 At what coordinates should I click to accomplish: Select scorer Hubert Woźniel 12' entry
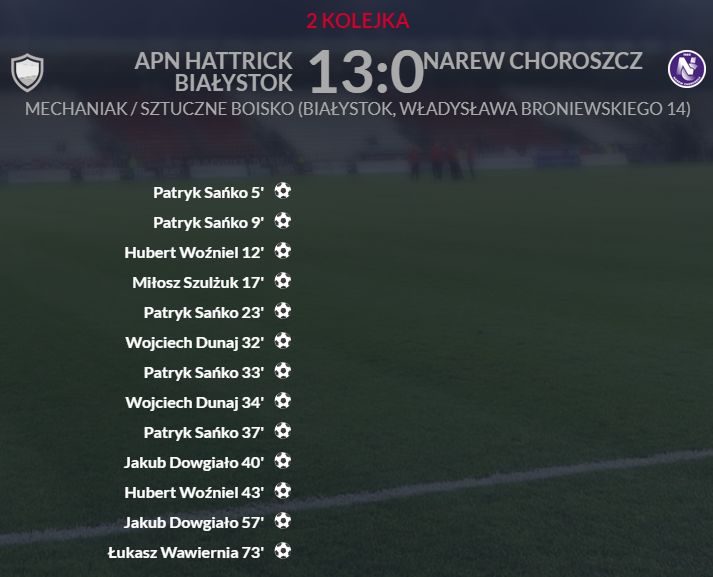pyautogui.click(x=194, y=252)
